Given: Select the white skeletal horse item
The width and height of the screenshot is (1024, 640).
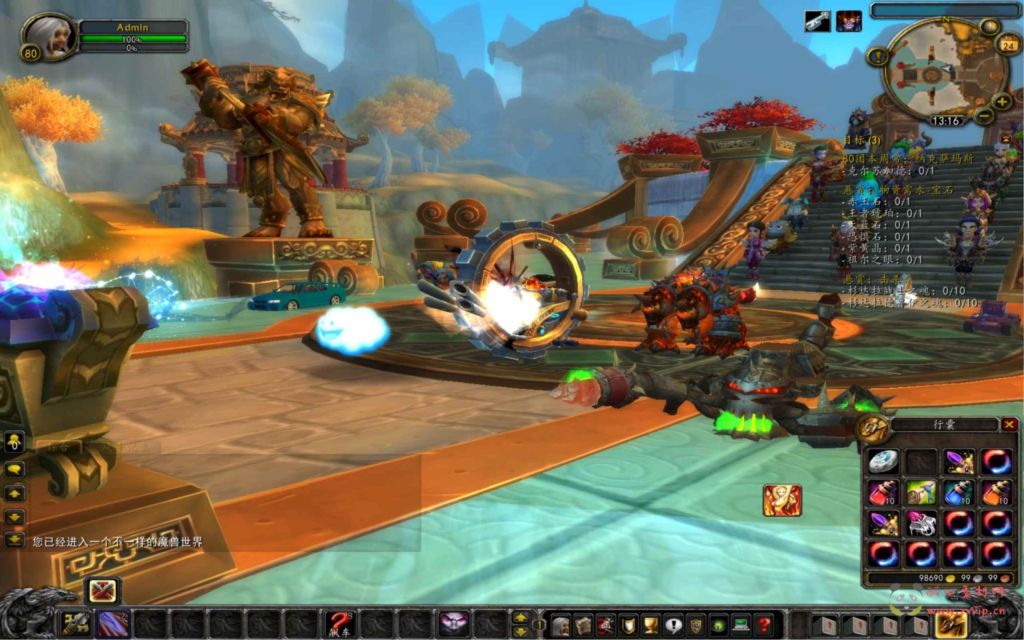Looking at the screenshot, I should [x=921, y=523].
